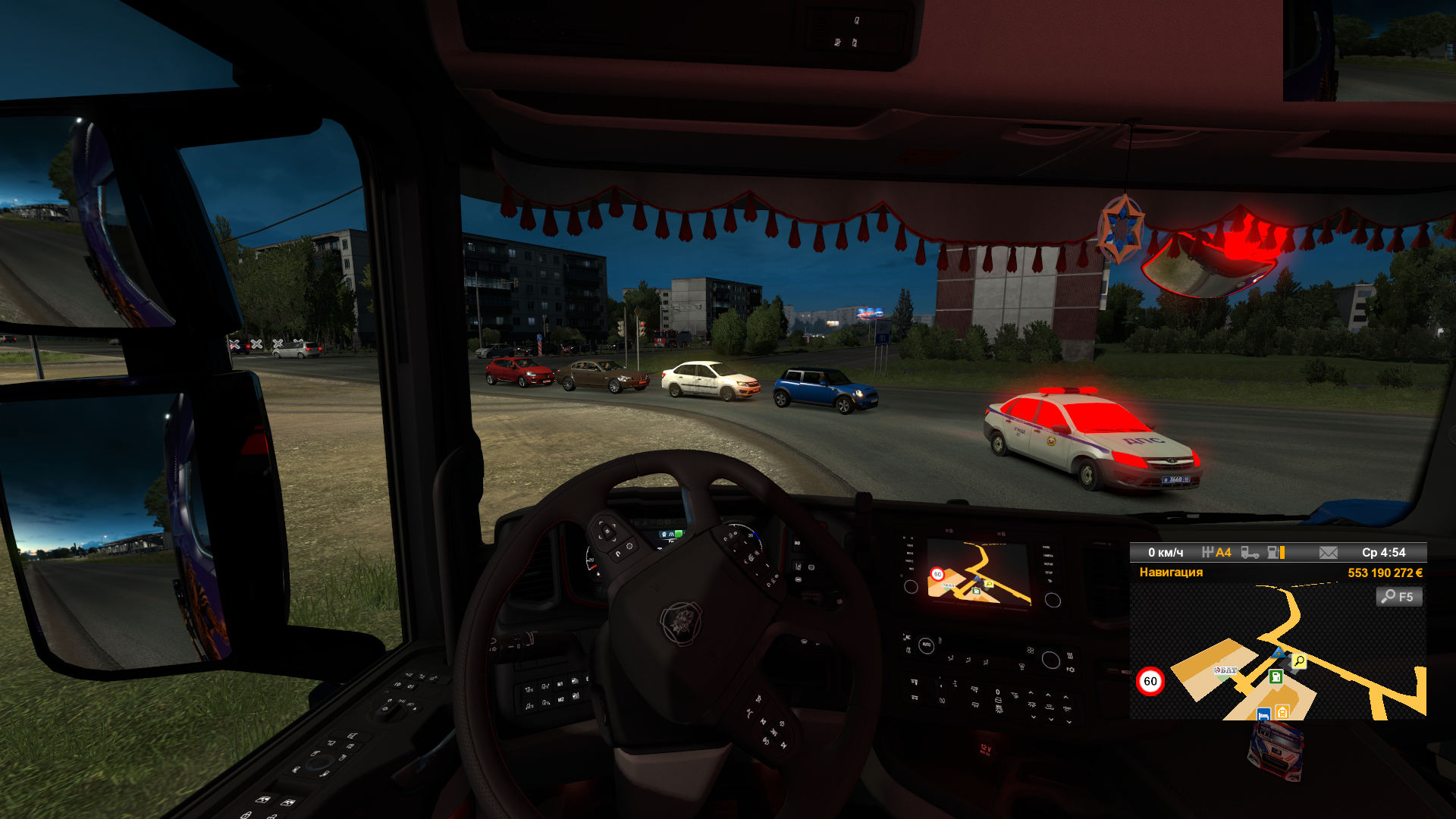Open the messages envelope icon
The height and width of the screenshot is (819, 1456).
point(1328,553)
